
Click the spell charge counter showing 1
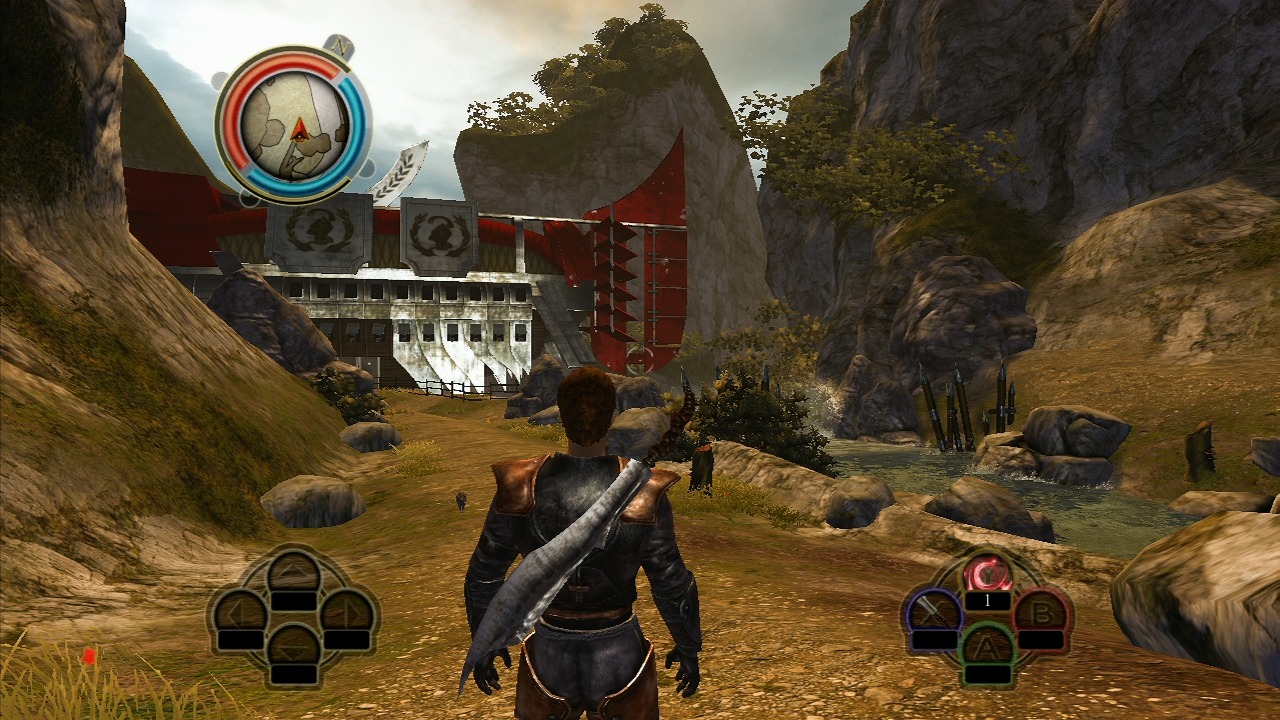(988, 601)
